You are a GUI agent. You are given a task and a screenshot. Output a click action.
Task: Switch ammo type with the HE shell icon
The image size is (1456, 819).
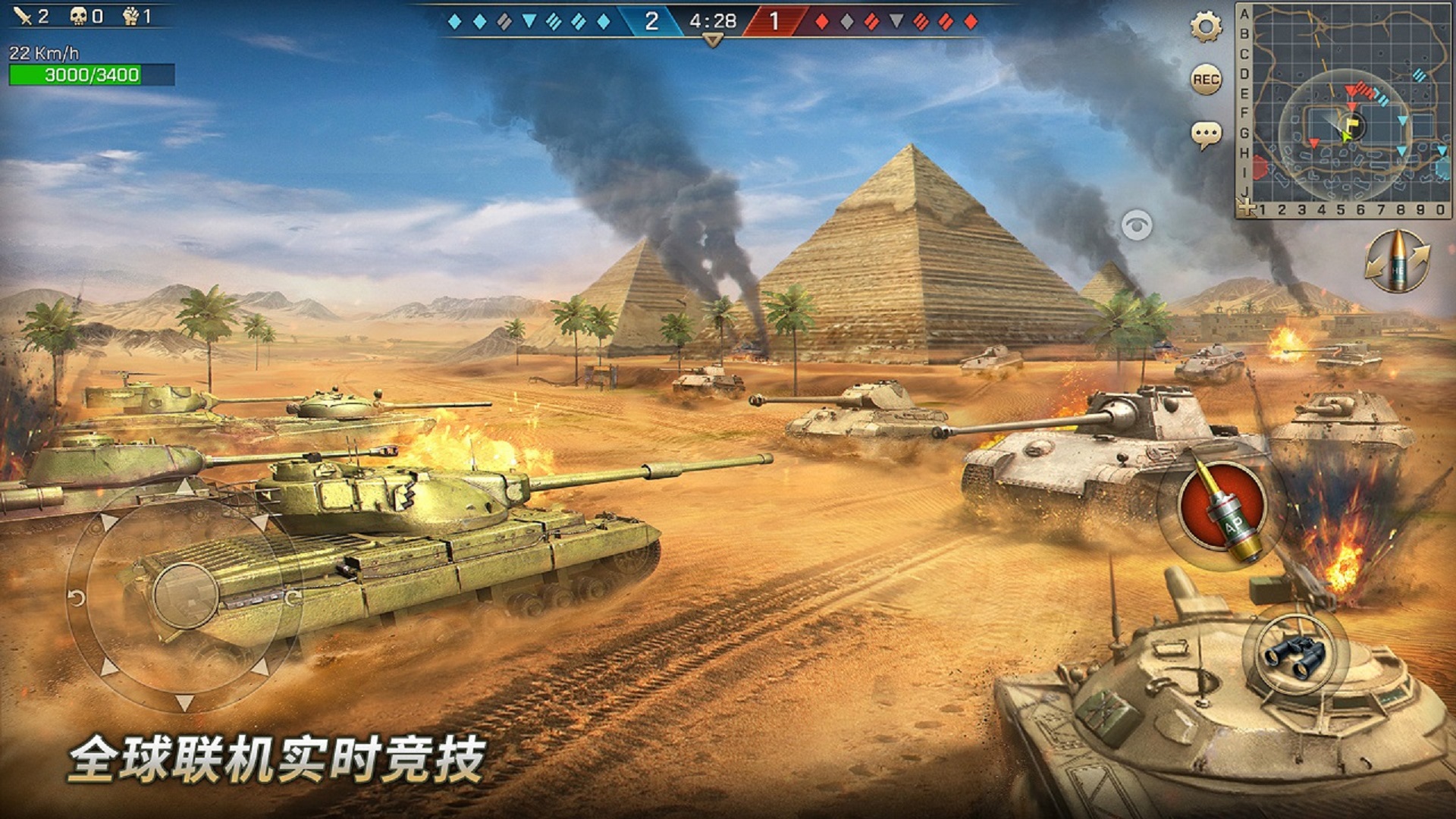[1397, 262]
